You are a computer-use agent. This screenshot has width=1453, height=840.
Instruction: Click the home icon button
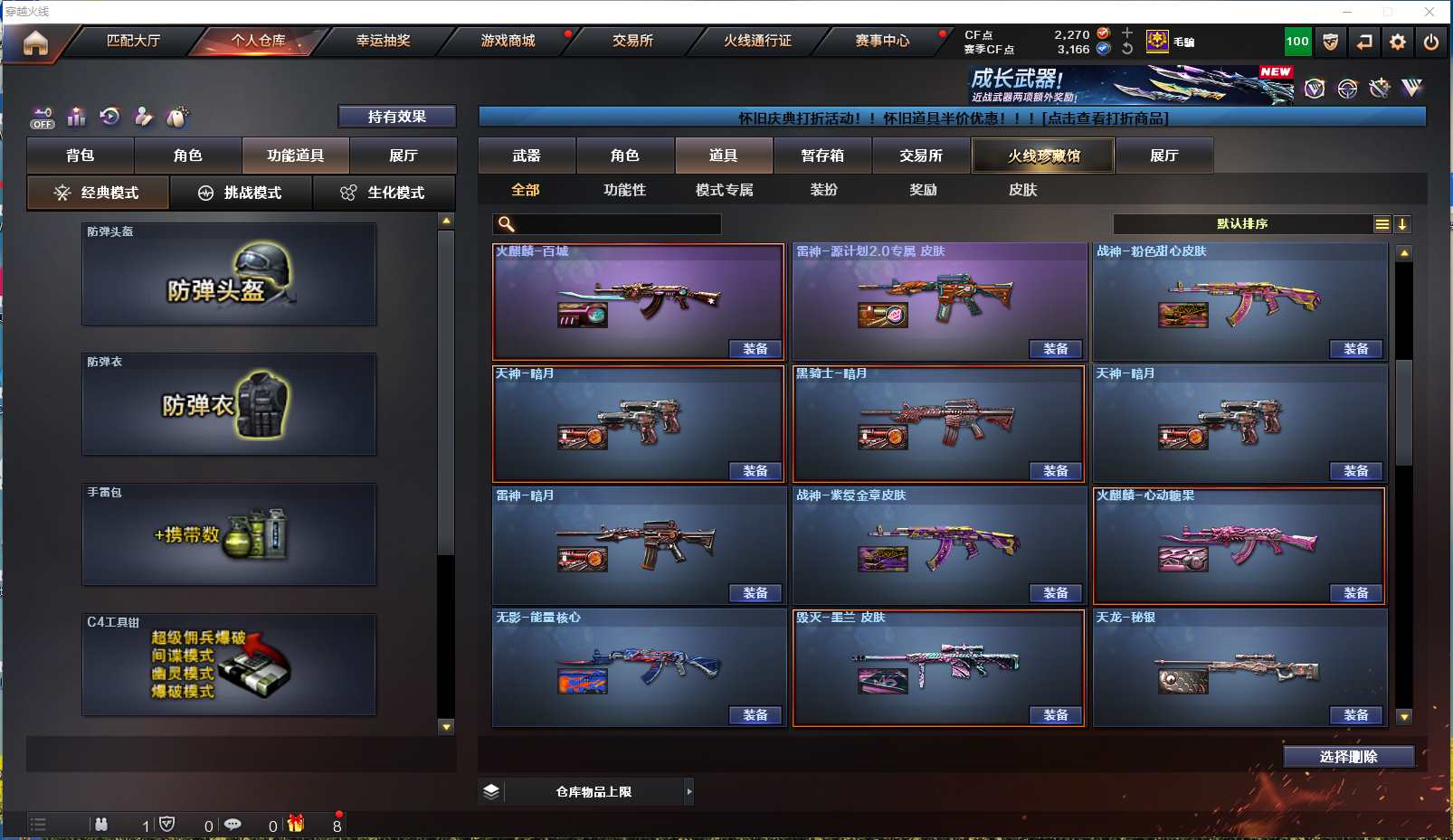coord(35,42)
